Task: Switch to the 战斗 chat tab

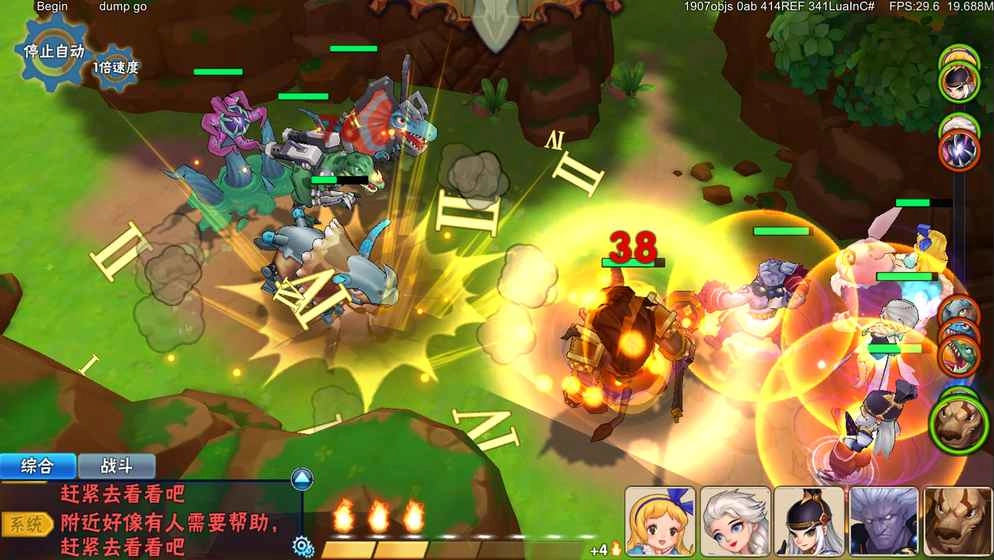Action: coord(117,466)
